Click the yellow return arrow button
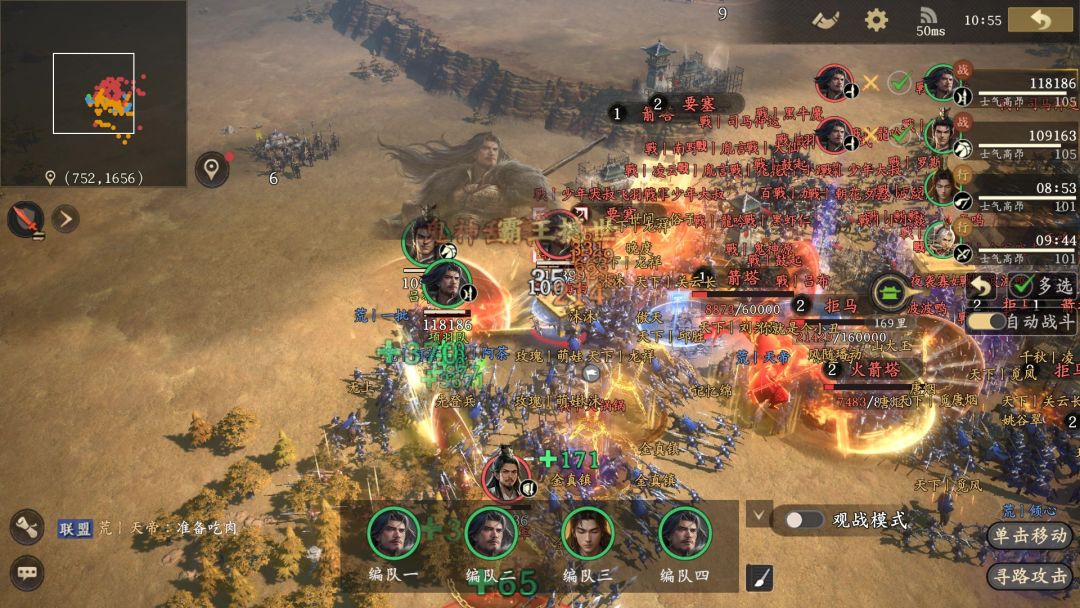 [x=1040, y=20]
